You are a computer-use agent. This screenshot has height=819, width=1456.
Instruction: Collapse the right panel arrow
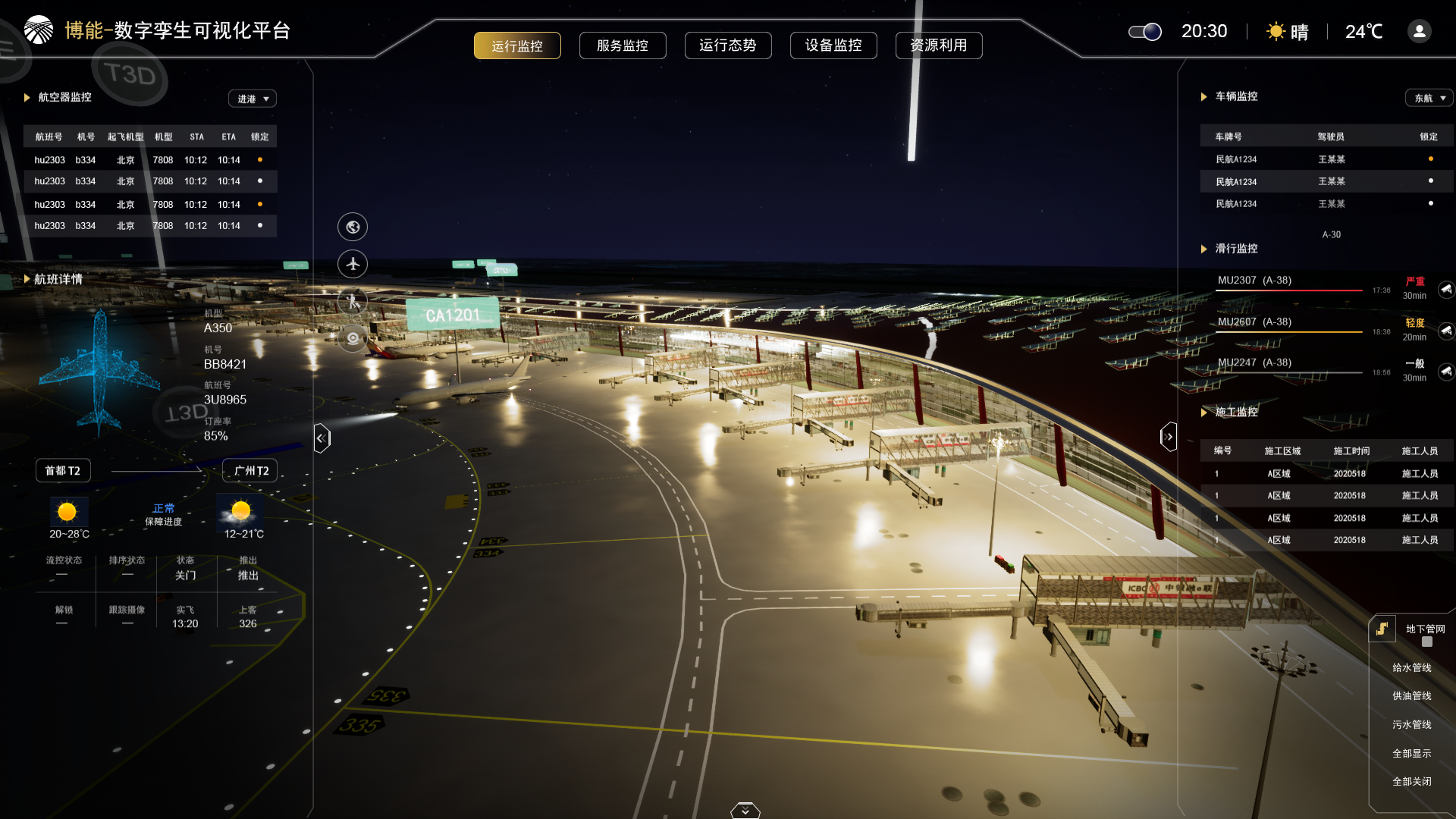pyautogui.click(x=1169, y=437)
